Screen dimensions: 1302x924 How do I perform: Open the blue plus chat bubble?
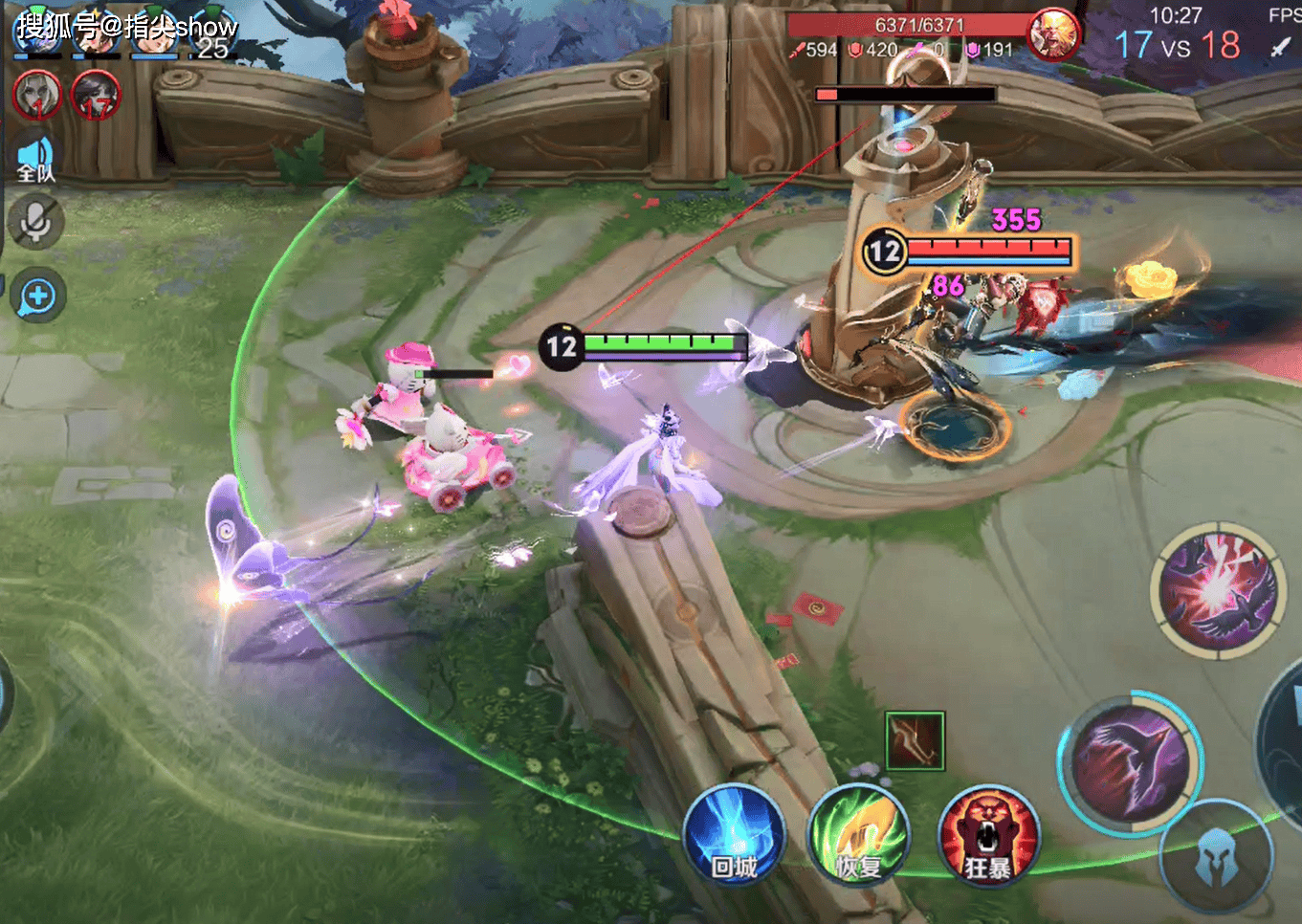click(x=38, y=297)
